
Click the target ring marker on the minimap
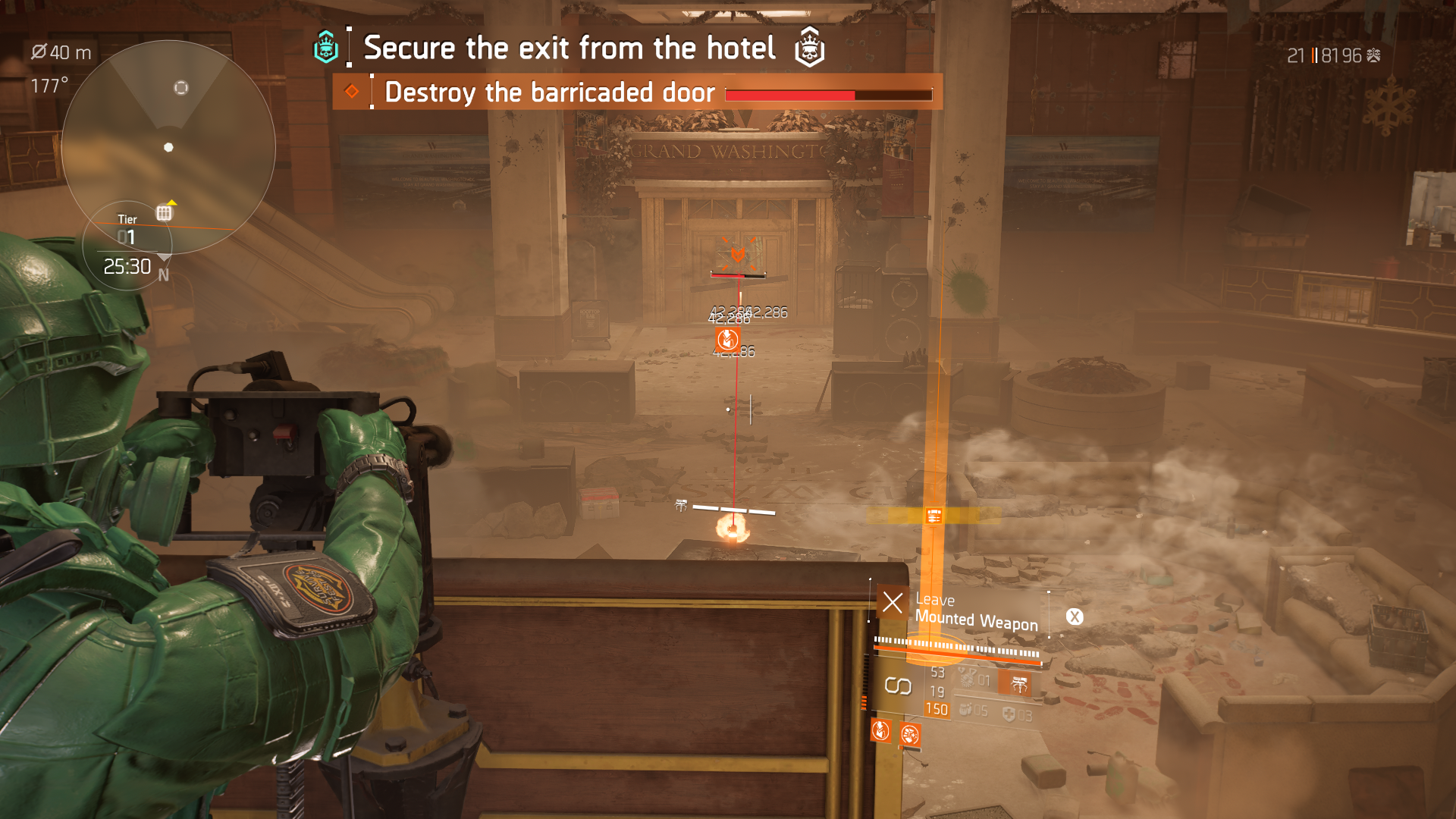pyautogui.click(x=180, y=87)
